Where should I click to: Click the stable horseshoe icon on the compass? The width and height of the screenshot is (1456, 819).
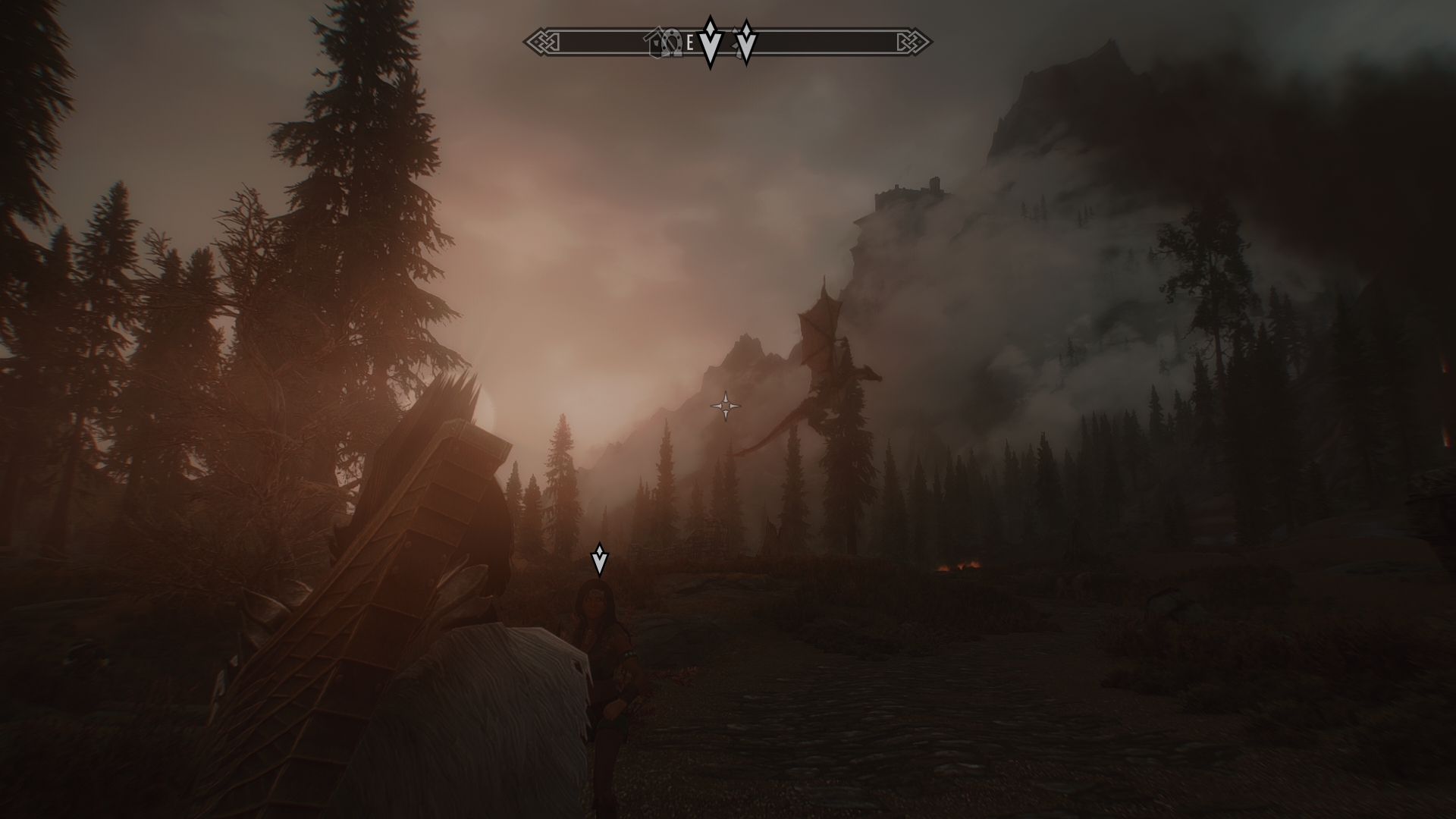click(673, 42)
